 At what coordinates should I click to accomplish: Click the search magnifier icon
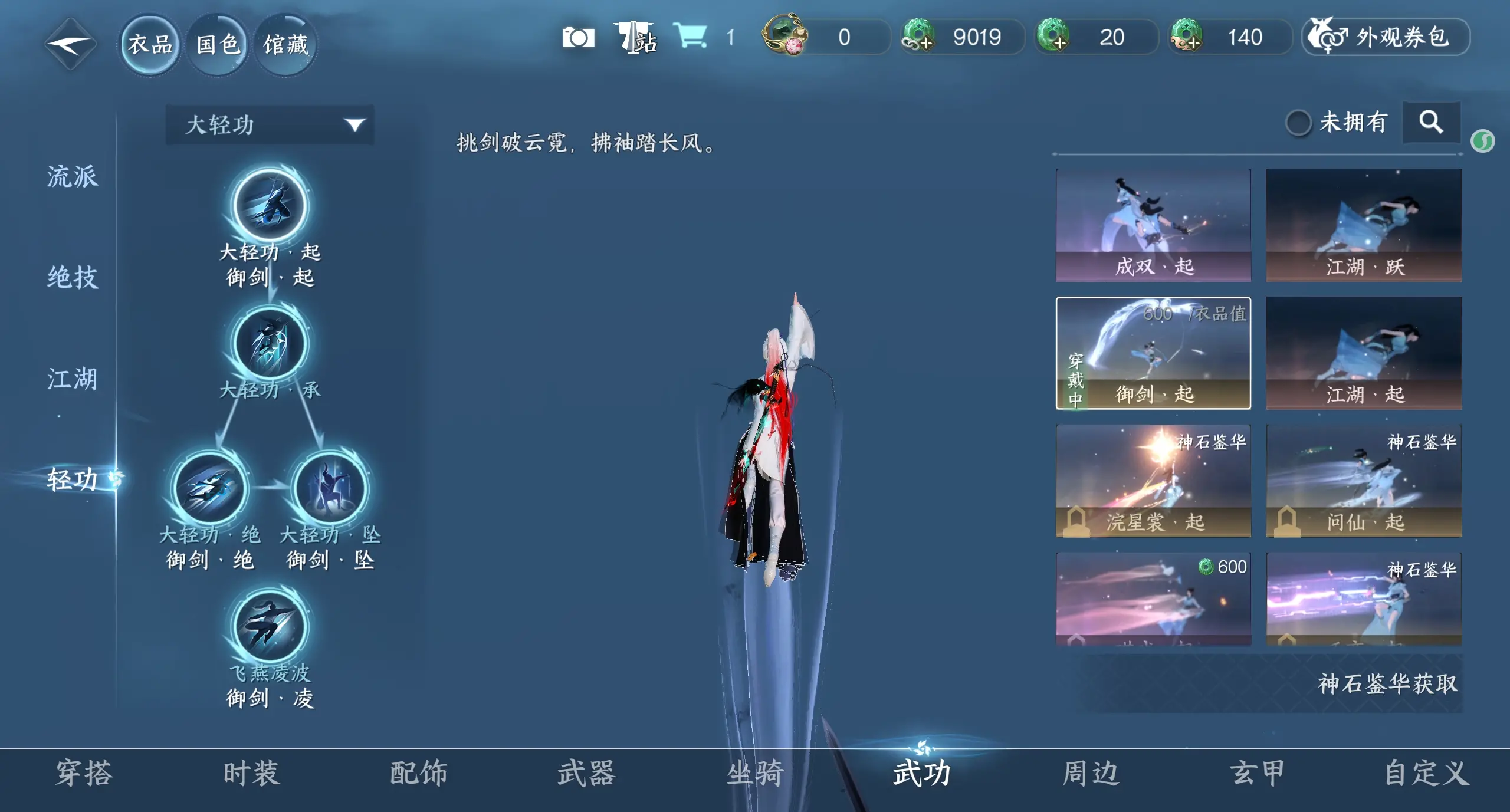pos(1432,123)
